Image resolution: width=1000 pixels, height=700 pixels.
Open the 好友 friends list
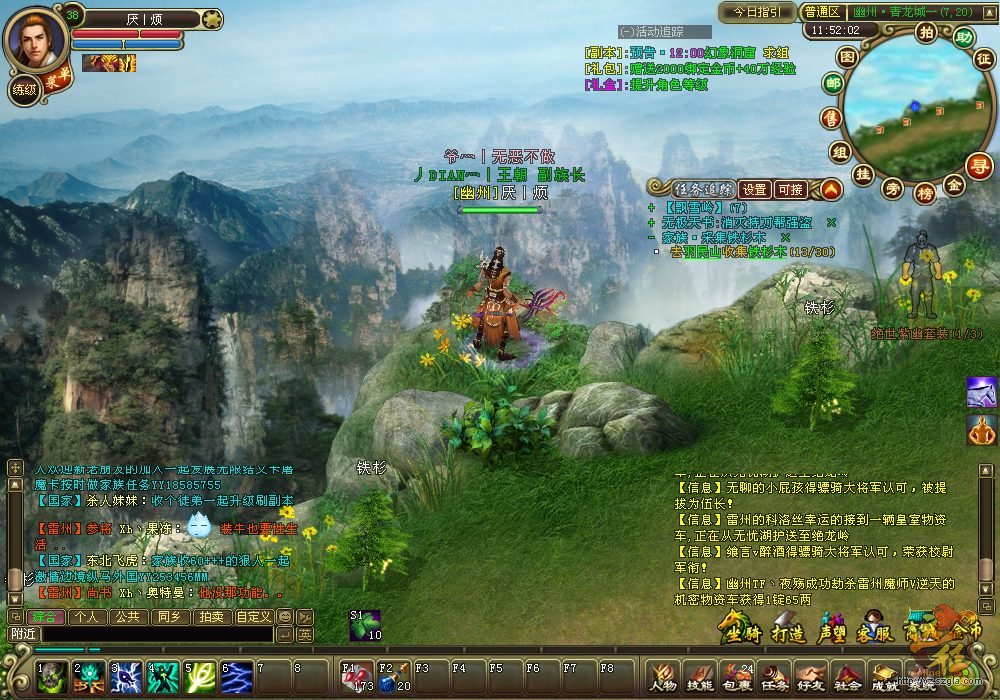click(x=810, y=679)
